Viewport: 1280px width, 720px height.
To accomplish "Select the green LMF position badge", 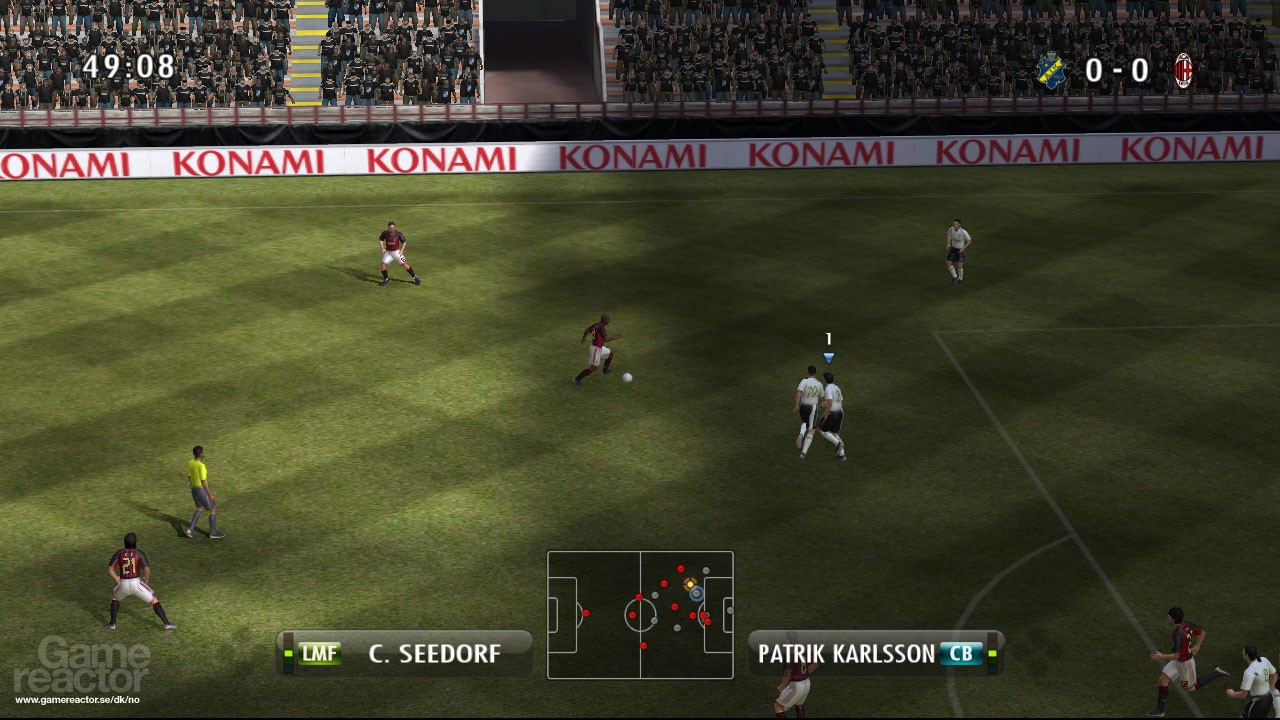I will click(318, 654).
